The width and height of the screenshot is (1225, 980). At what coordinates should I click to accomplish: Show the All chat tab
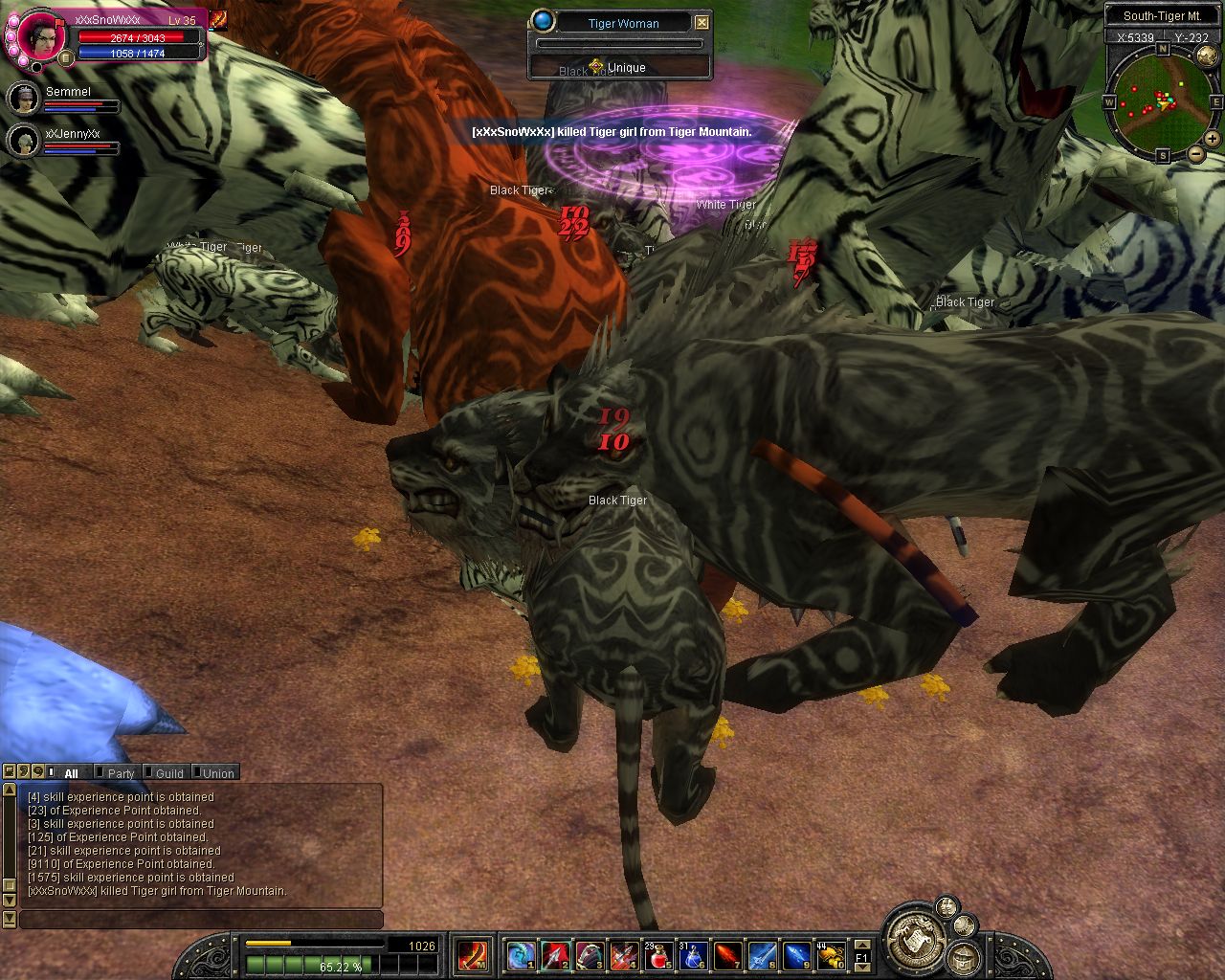[x=70, y=773]
